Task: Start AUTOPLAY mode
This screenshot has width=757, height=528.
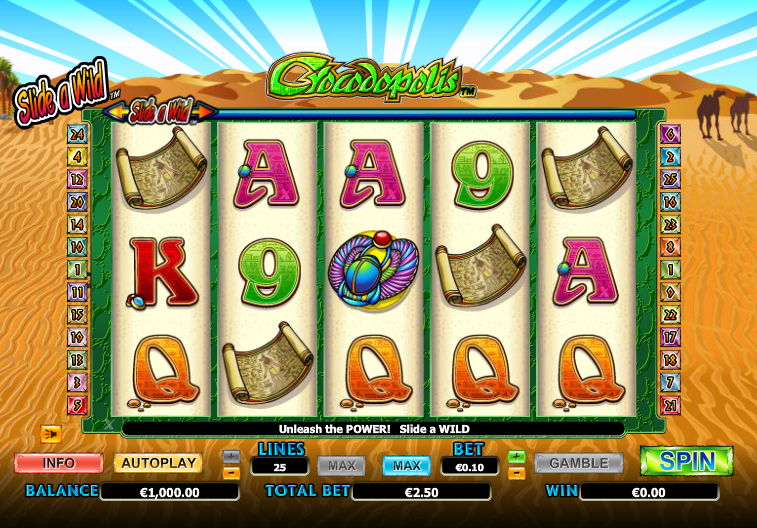Action: coord(158,463)
